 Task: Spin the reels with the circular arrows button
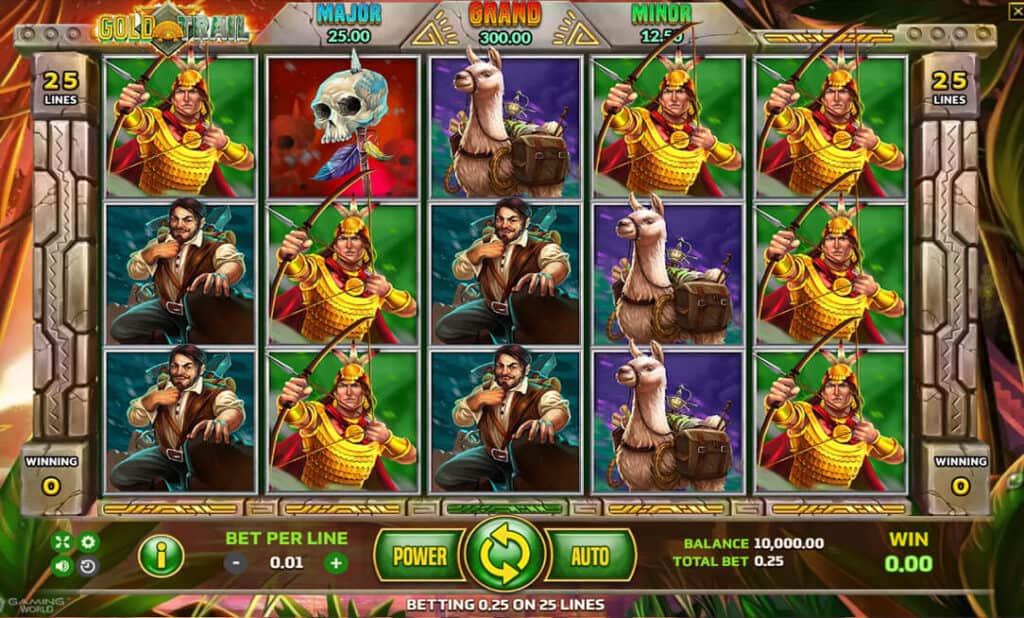pyautogui.click(x=505, y=554)
